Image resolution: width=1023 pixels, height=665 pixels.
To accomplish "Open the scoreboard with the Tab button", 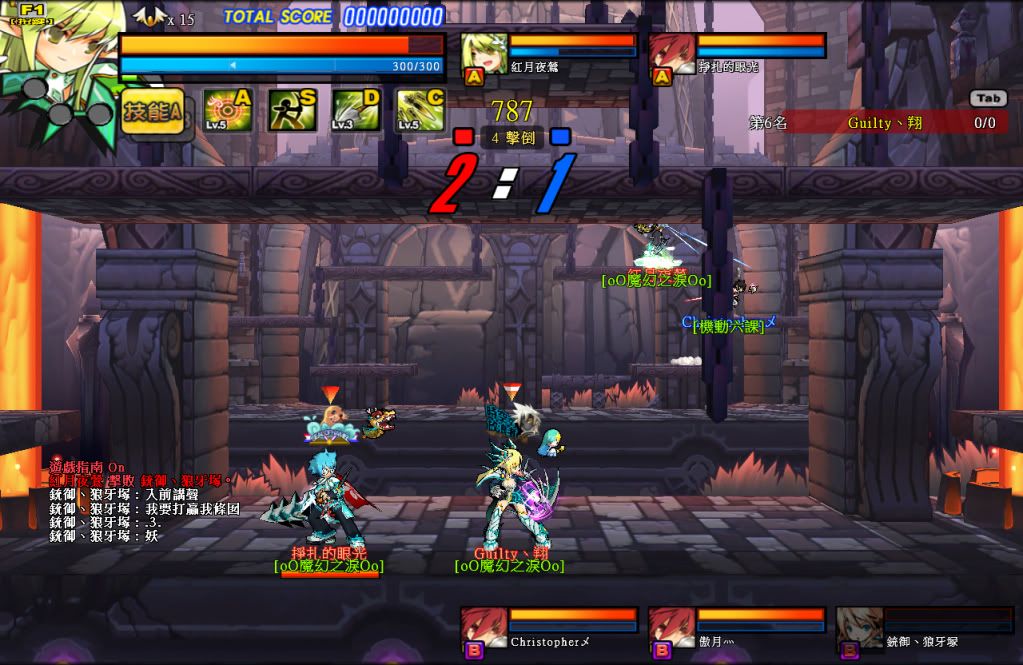I will click(988, 98).
